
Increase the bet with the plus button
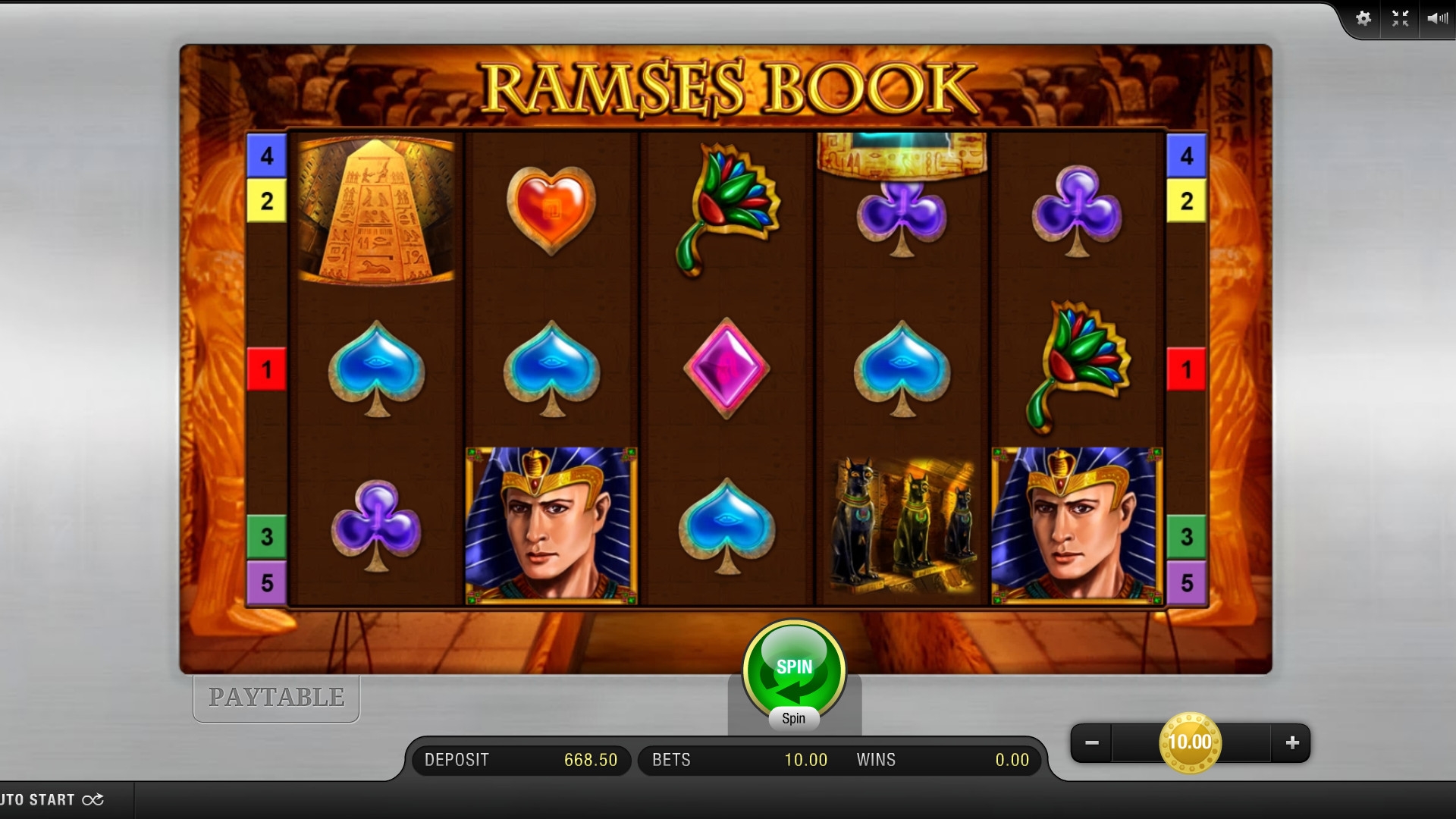1292,743
